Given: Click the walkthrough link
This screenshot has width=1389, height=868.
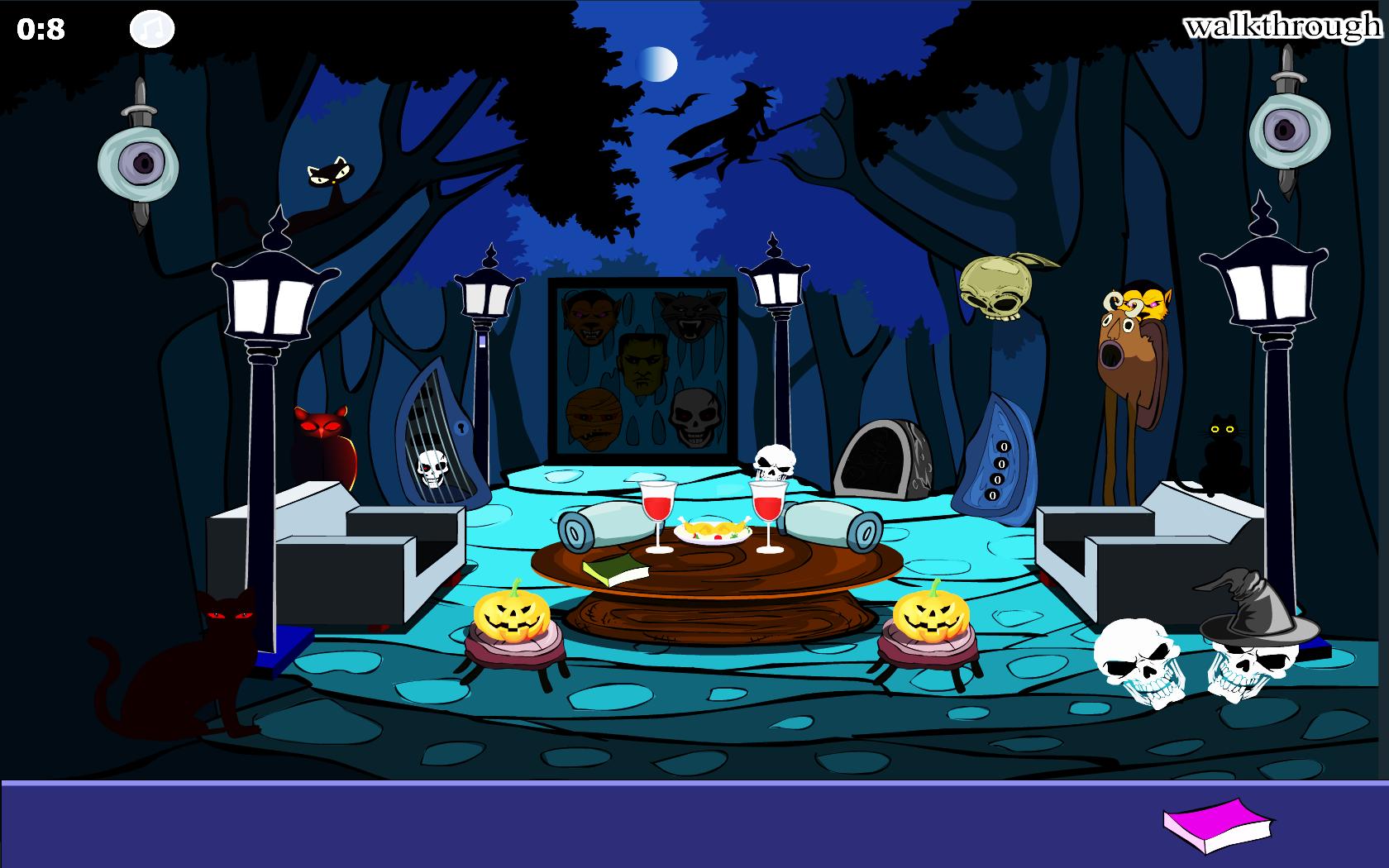Looking at the screenshot, I should pos(1282,26).
